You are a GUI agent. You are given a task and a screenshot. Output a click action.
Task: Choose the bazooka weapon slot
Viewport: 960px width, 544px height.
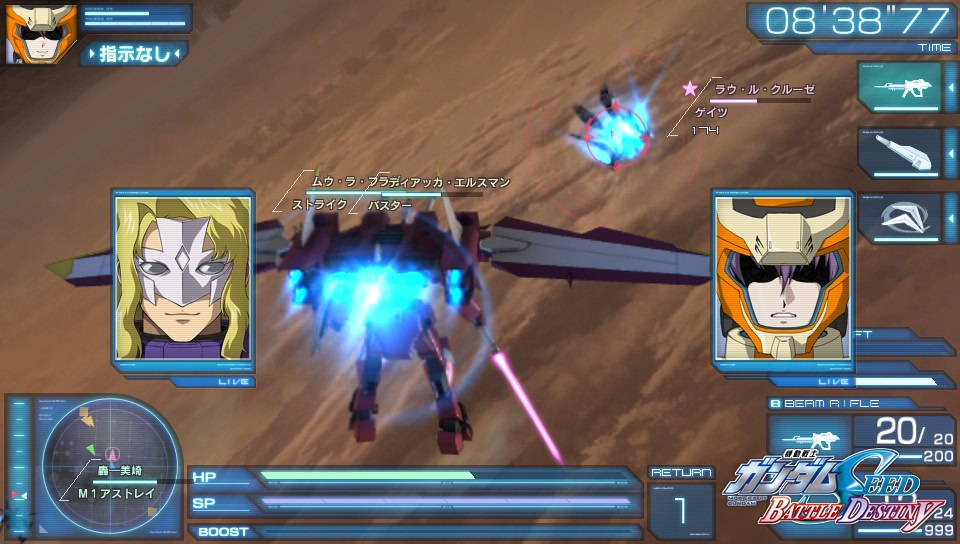coord(899,152)
